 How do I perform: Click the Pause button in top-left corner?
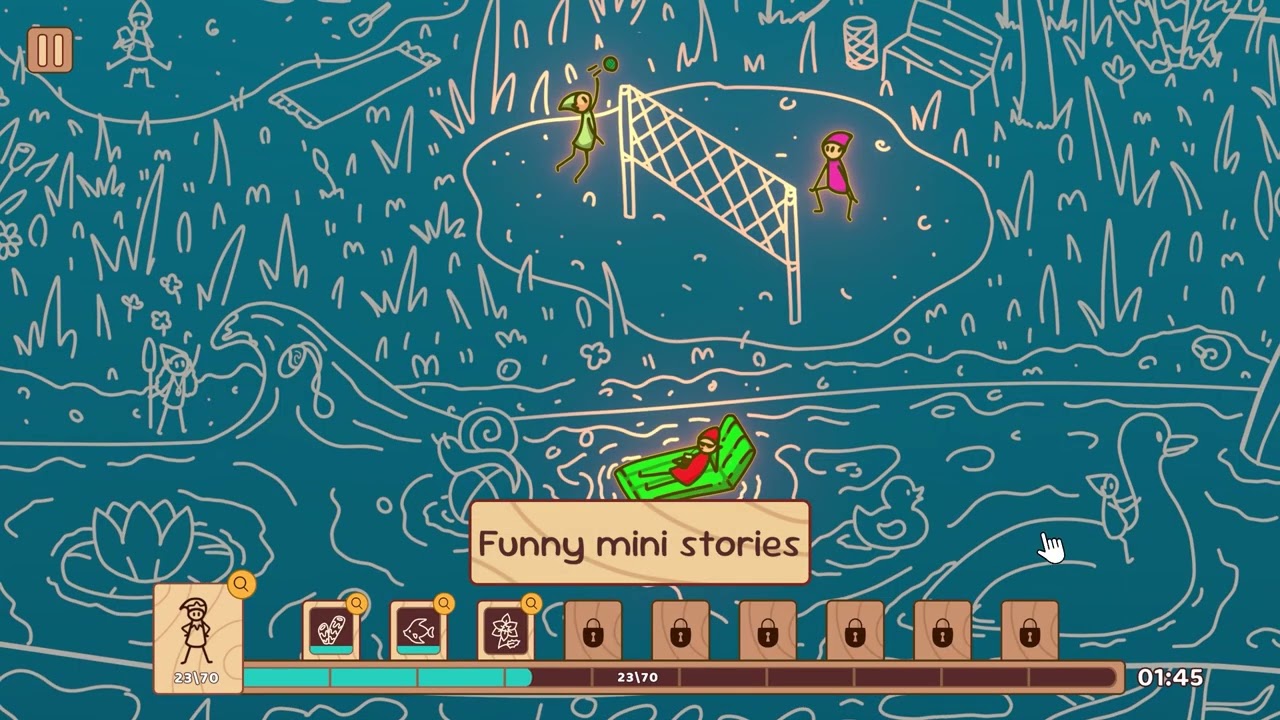(x=52, y=50)
